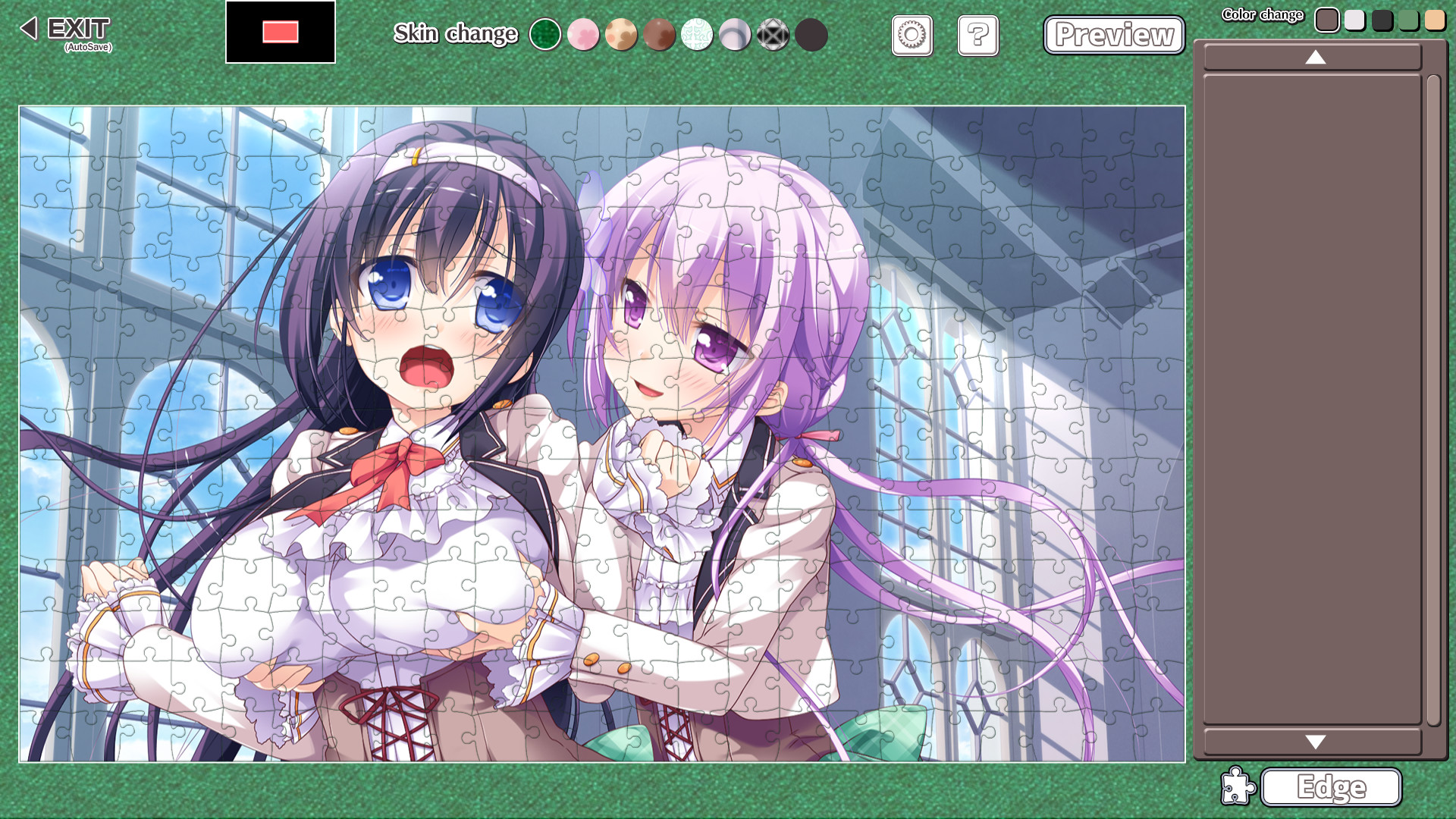Click the red puzzle progress thumbnail
The image size is (1456, 819).
(280, 33)
